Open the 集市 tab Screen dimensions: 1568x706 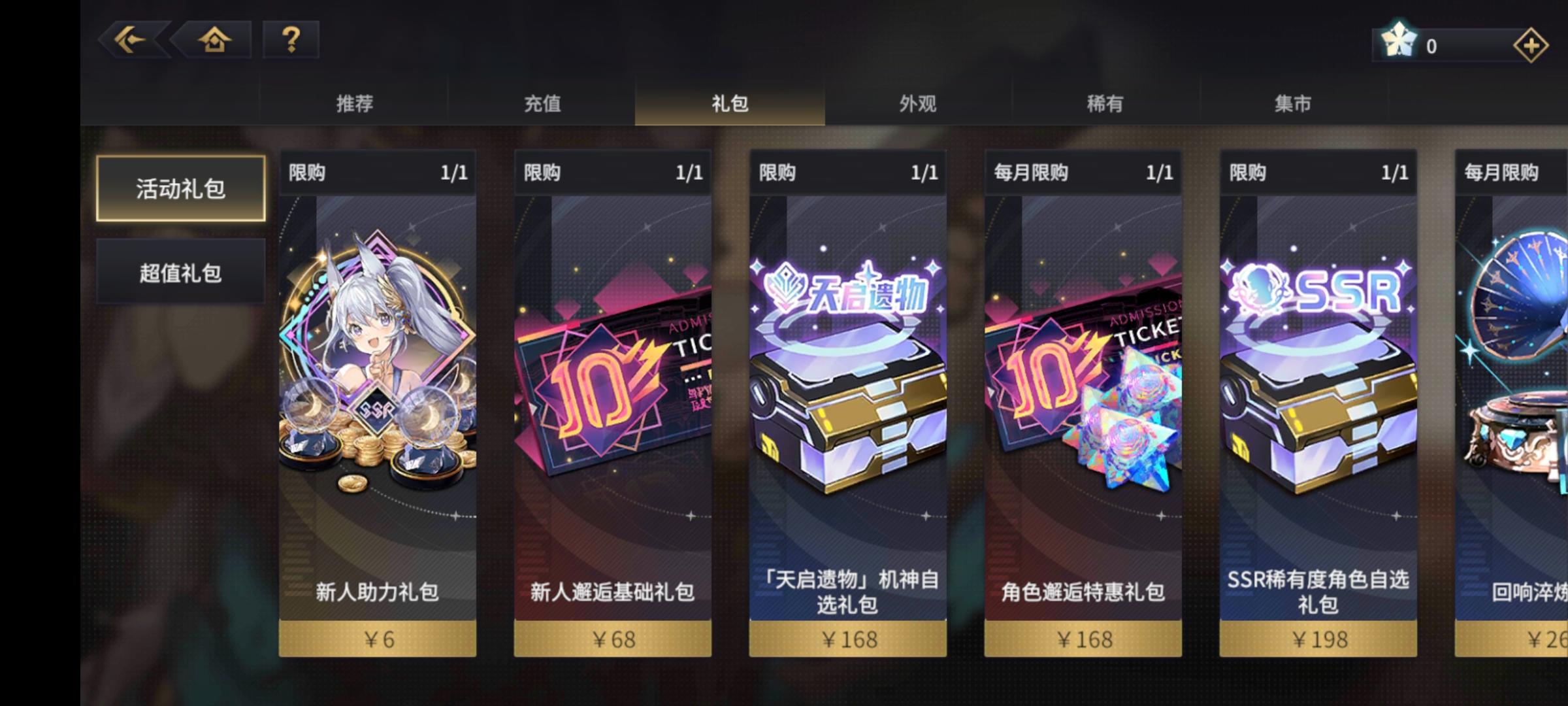1292,103
